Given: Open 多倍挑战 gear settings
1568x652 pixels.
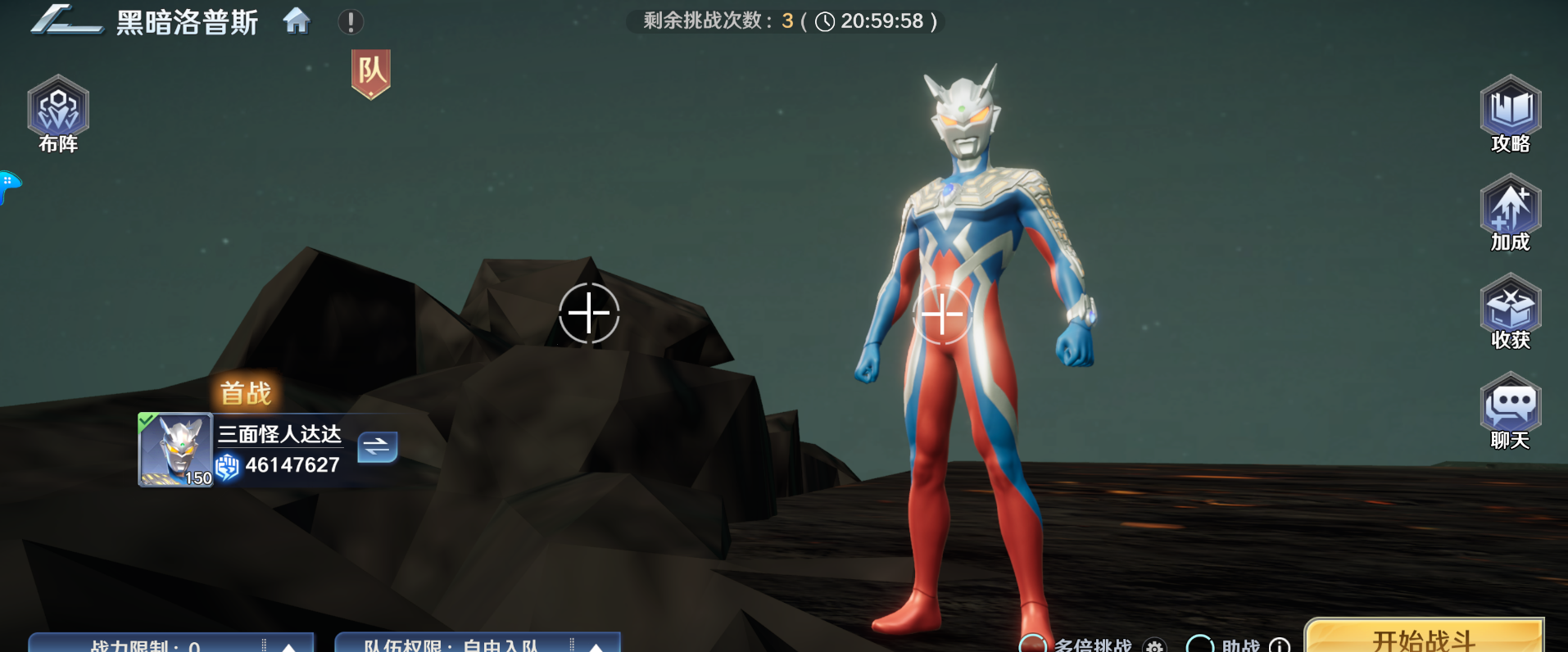Looking at the screenshot, I should coord(1153,646).
